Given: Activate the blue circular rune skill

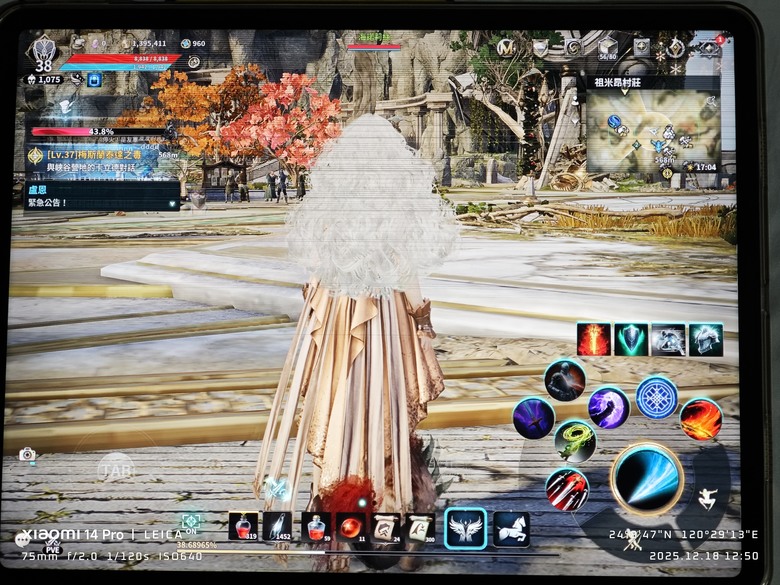Looking at the screenshot, I should (657, 397).
